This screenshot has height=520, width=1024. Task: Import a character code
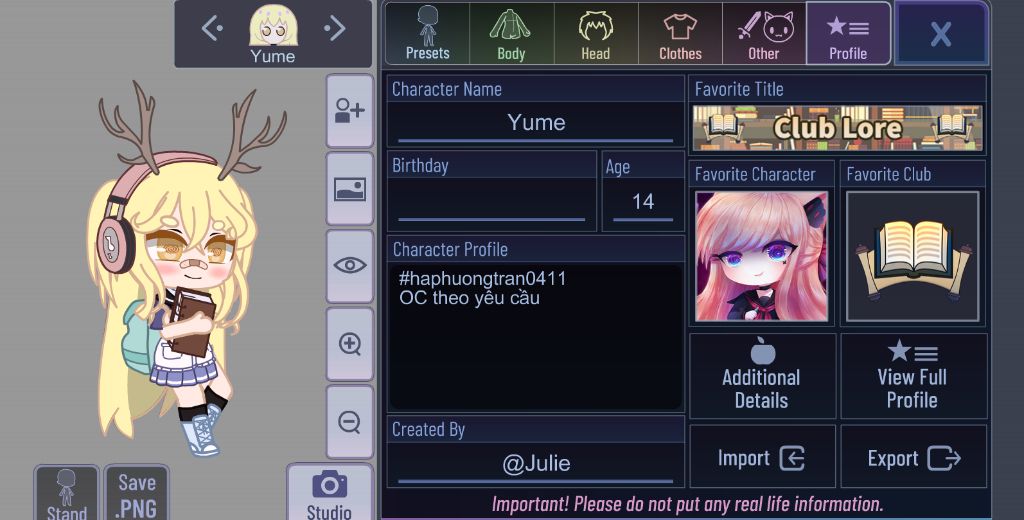[762, 458]
